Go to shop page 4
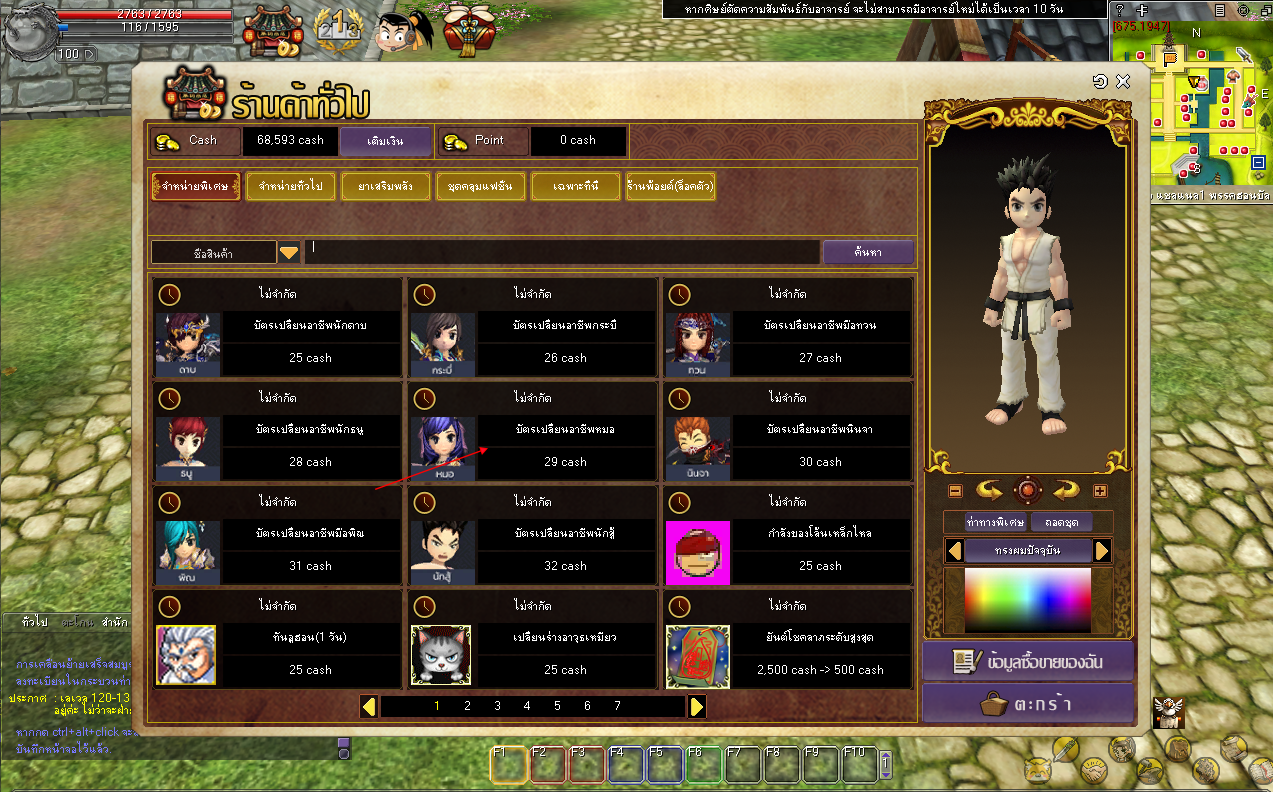 (x=527, y=706)
